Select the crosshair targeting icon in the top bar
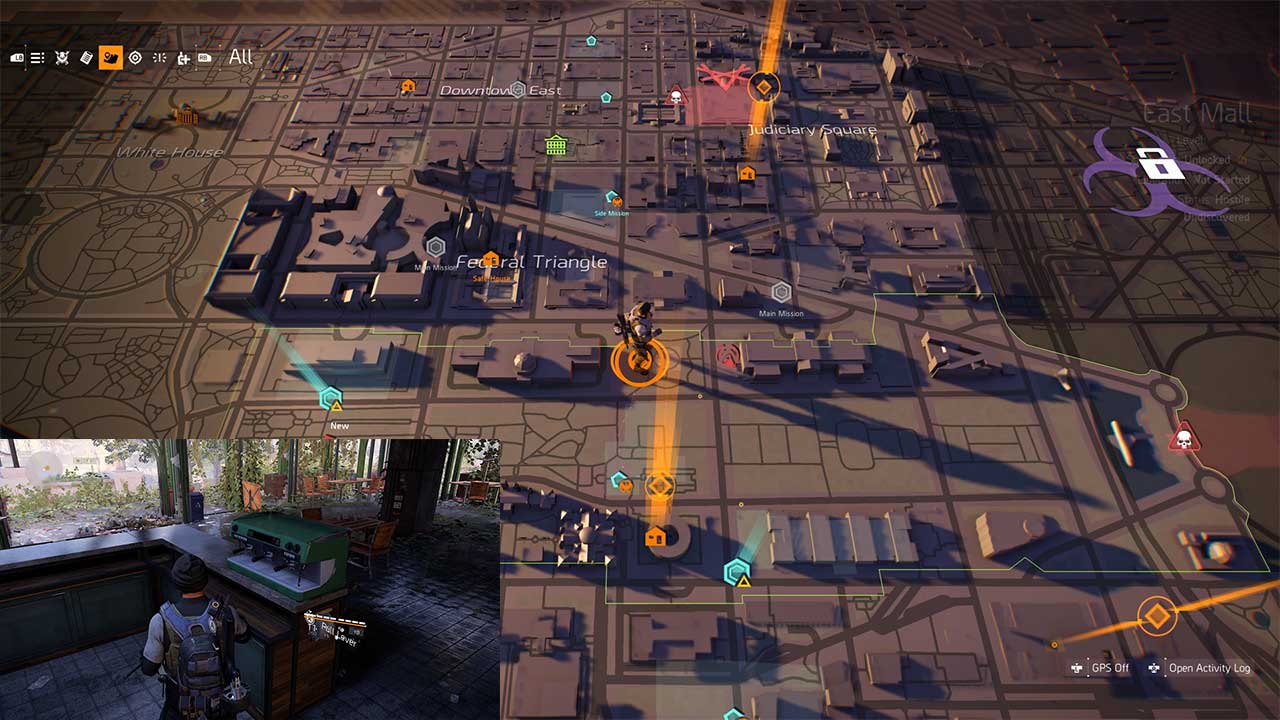 [x=134, y=57]
